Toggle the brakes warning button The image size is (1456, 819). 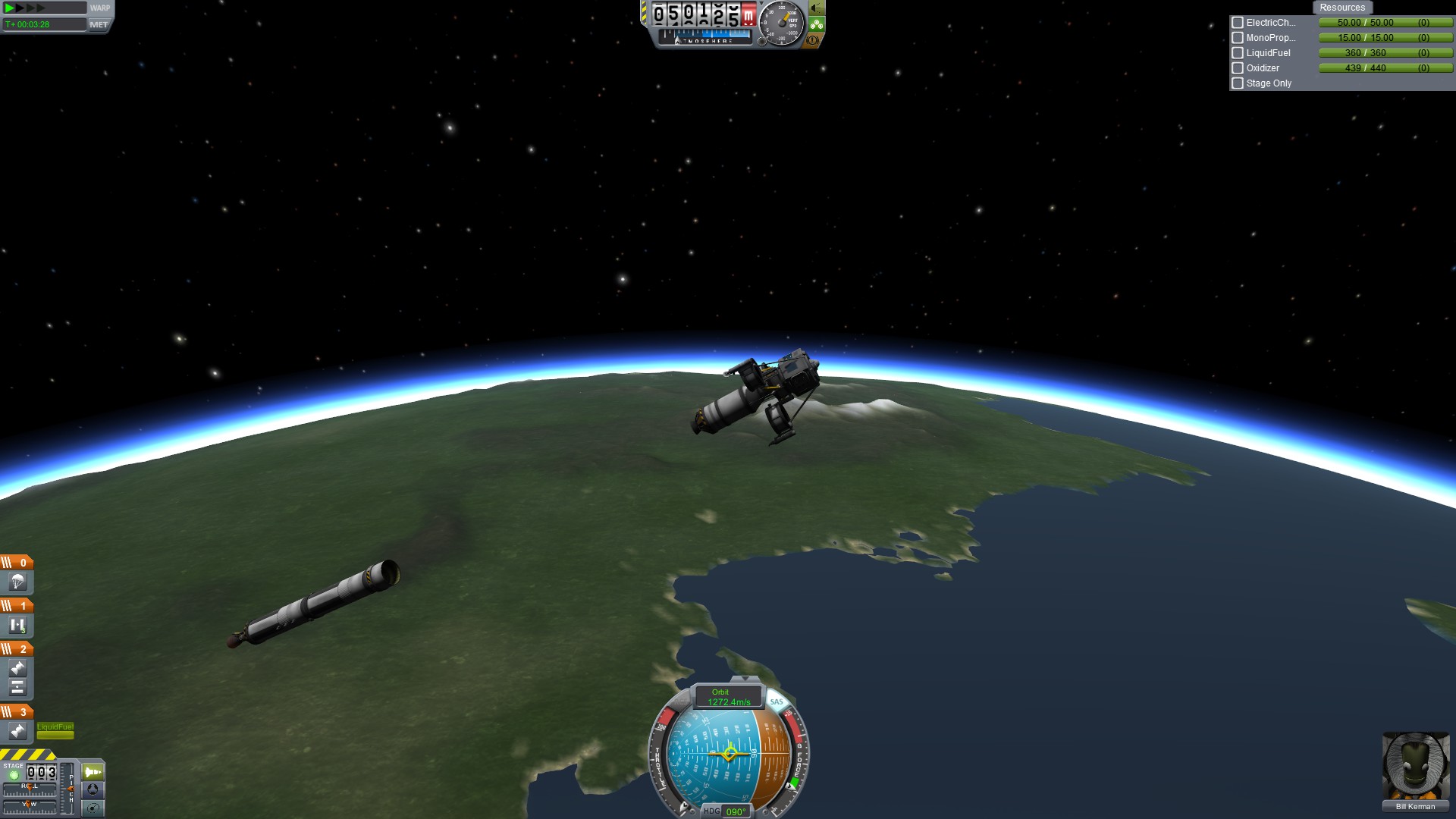point(813,40)
